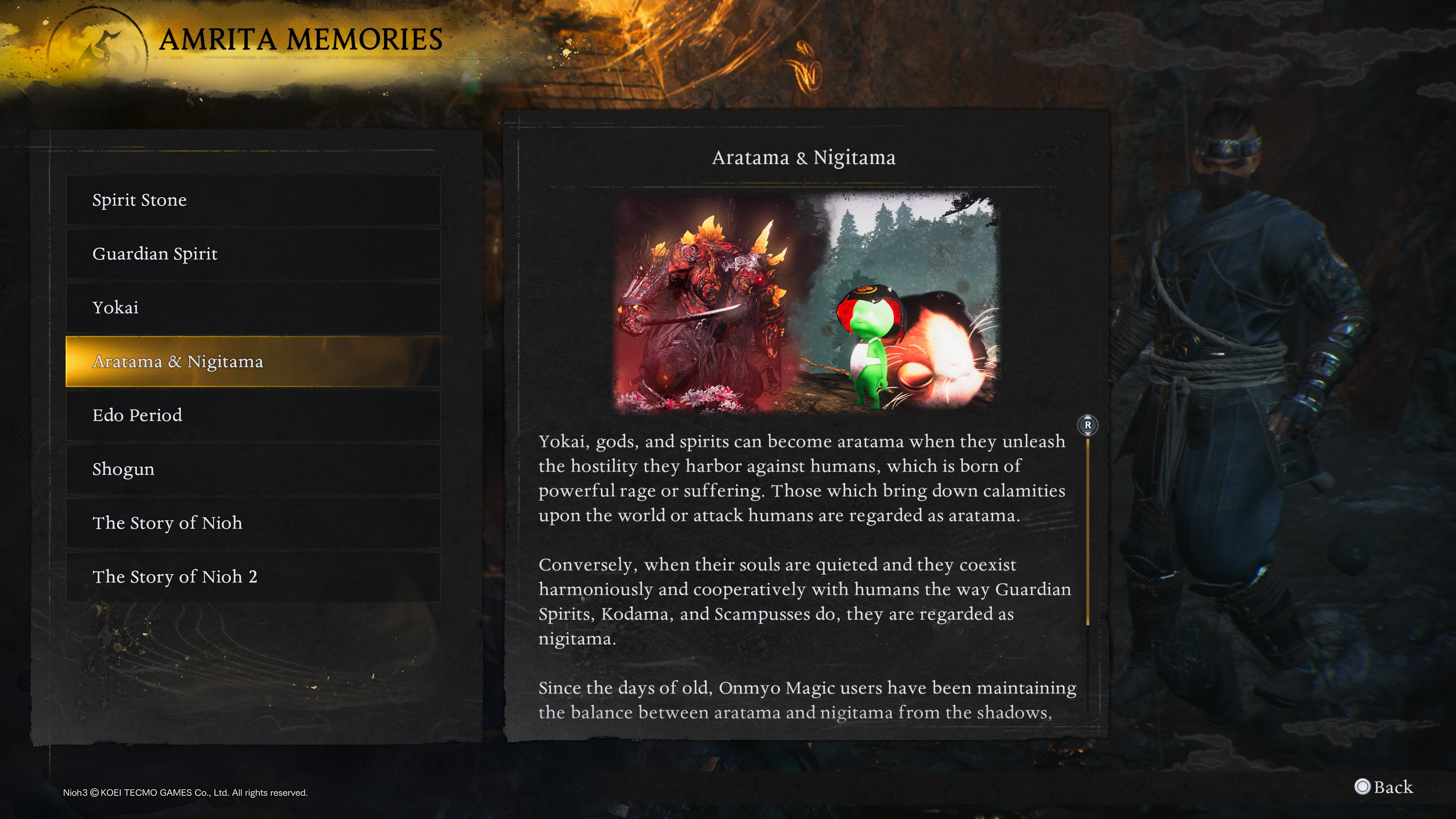Choose the Yokai memory entry
Image resolution: width=1456 pixels, height=819 pixels.
click(253, 308)
